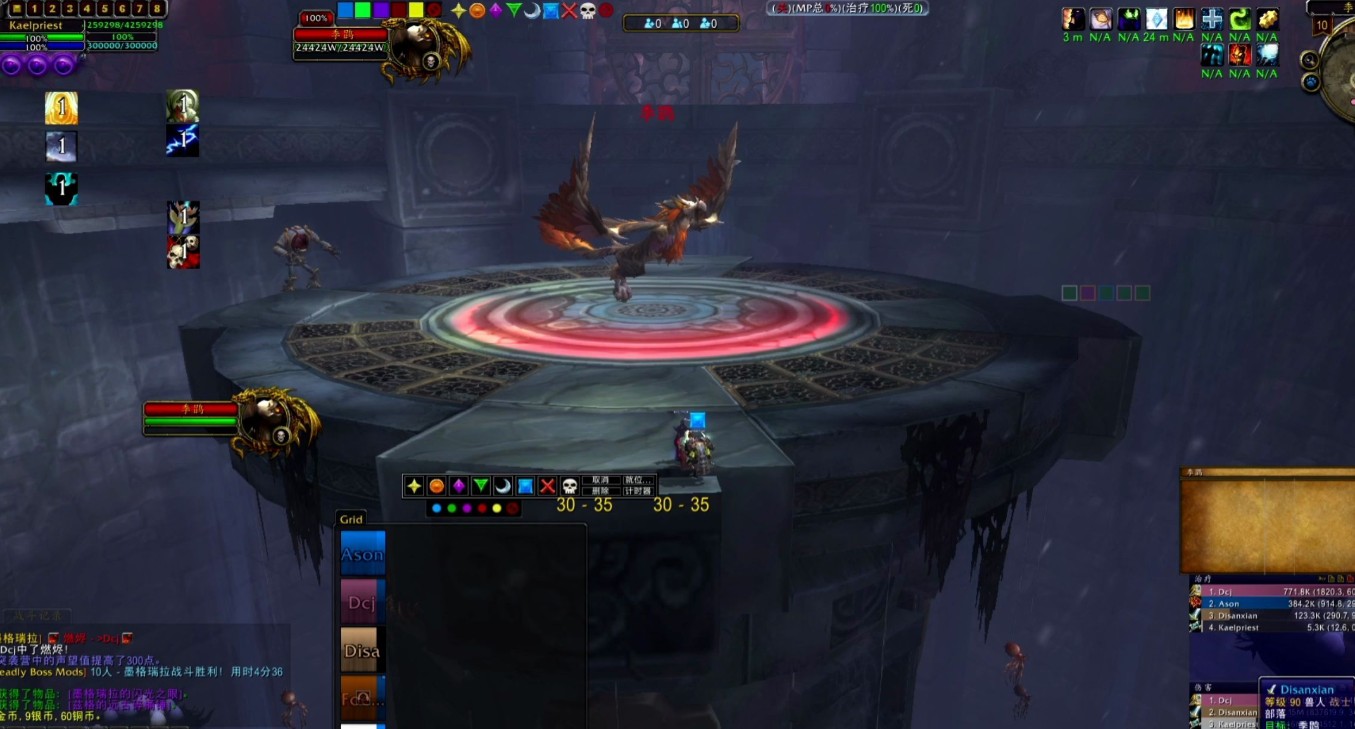Choose the tan Disa raid frame
Image resolution: width=1355 pixels, height=729 pixels.
362,650
